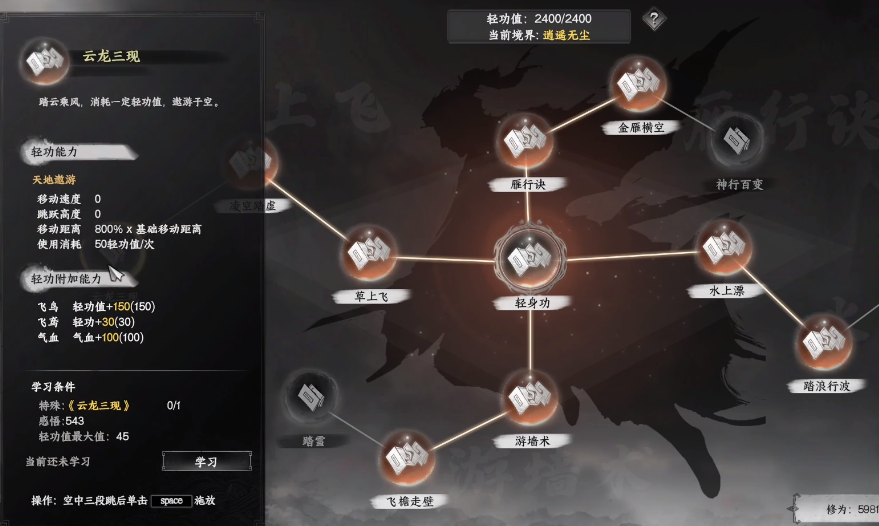
Task: Choose the 游墙术 skill node
Action: click(530, 400)
